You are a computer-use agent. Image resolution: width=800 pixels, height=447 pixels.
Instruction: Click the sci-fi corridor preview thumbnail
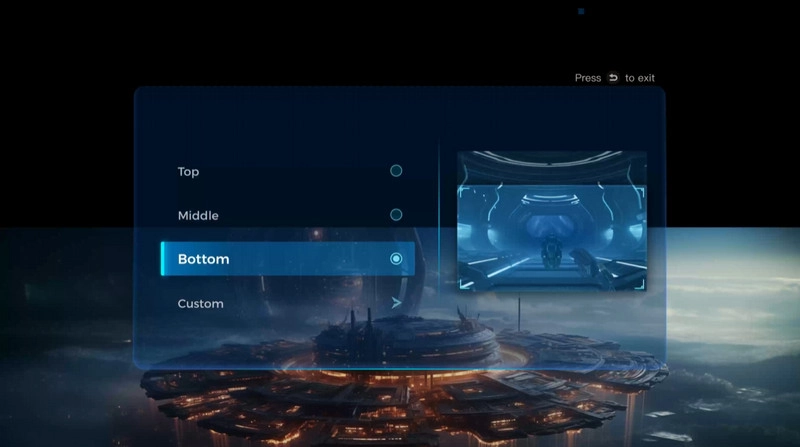(551, 221)
